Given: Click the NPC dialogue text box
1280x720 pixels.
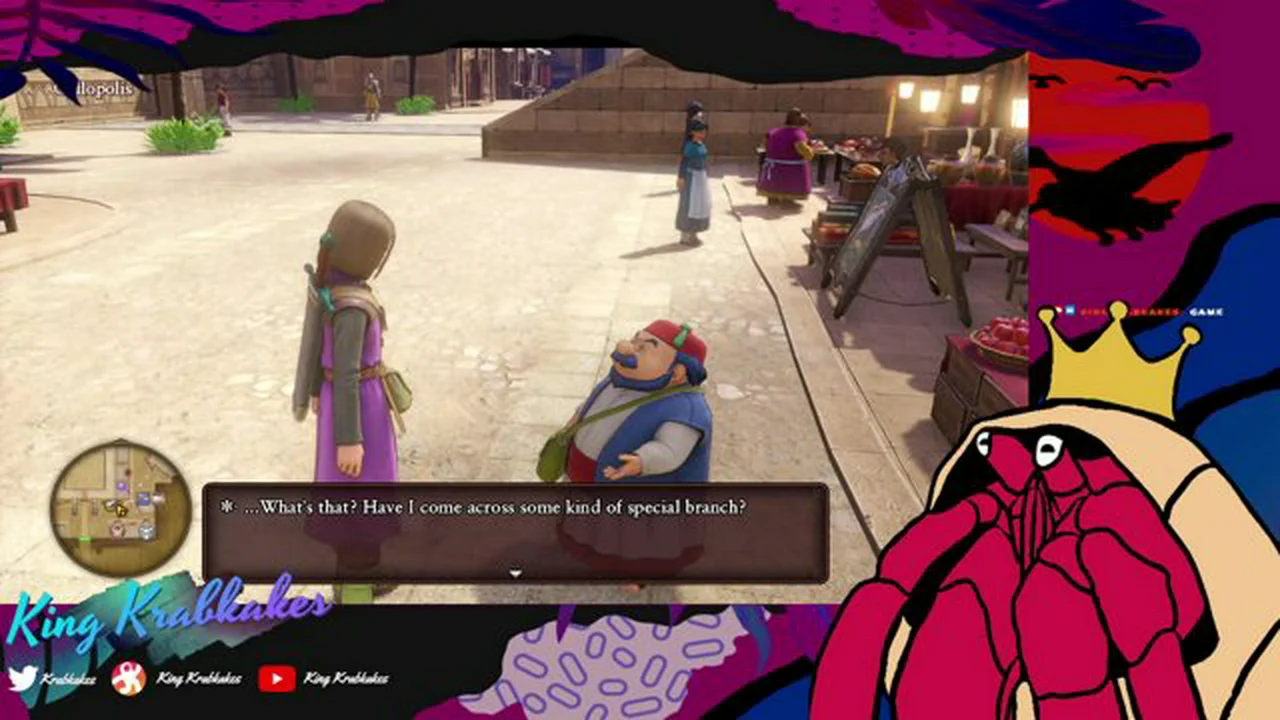Looking at the screenshot, I should pyautogui.click(x=515, y=532).
